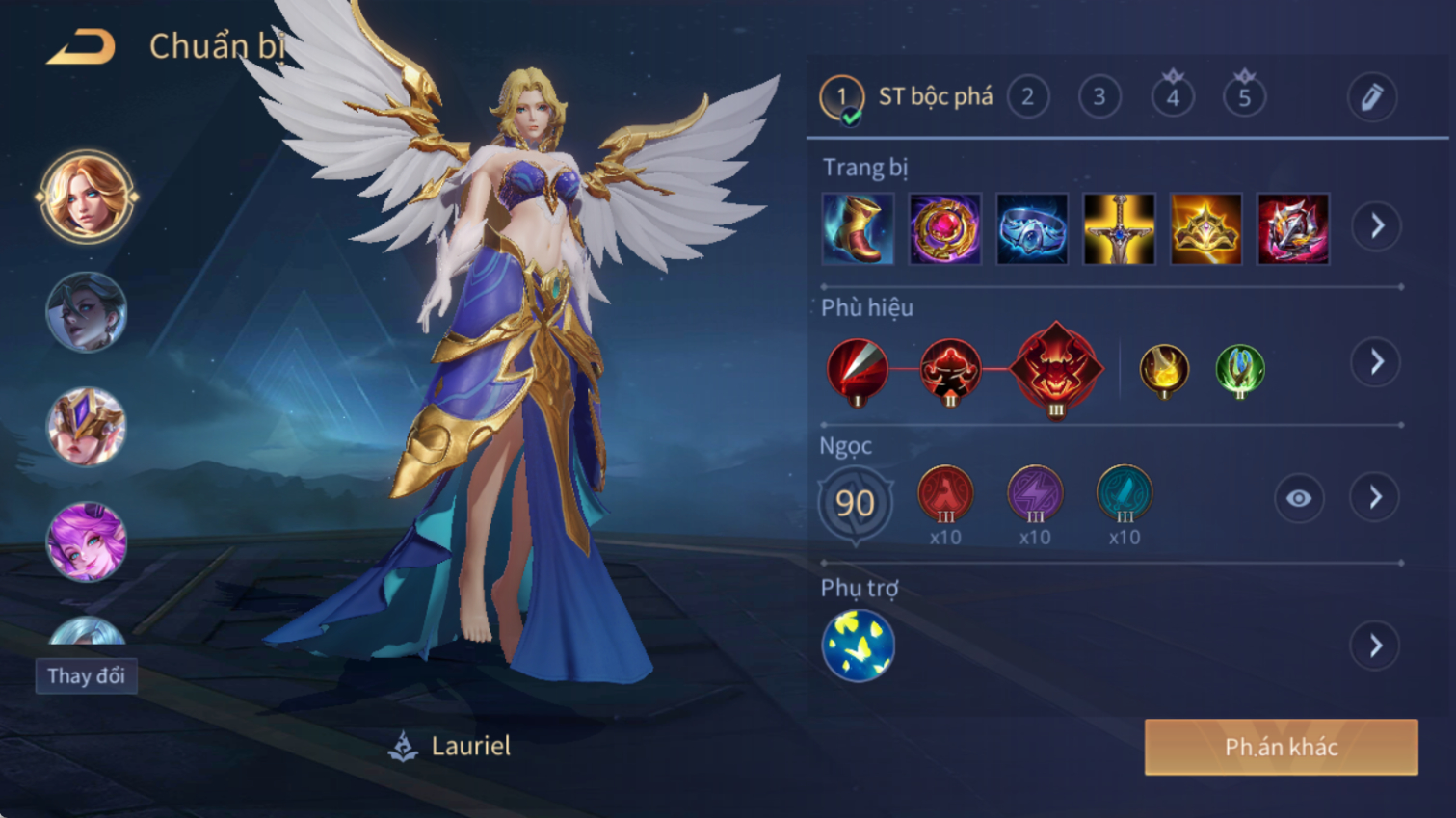
Task: Go back with the return arrow
Action: [81, 46]
